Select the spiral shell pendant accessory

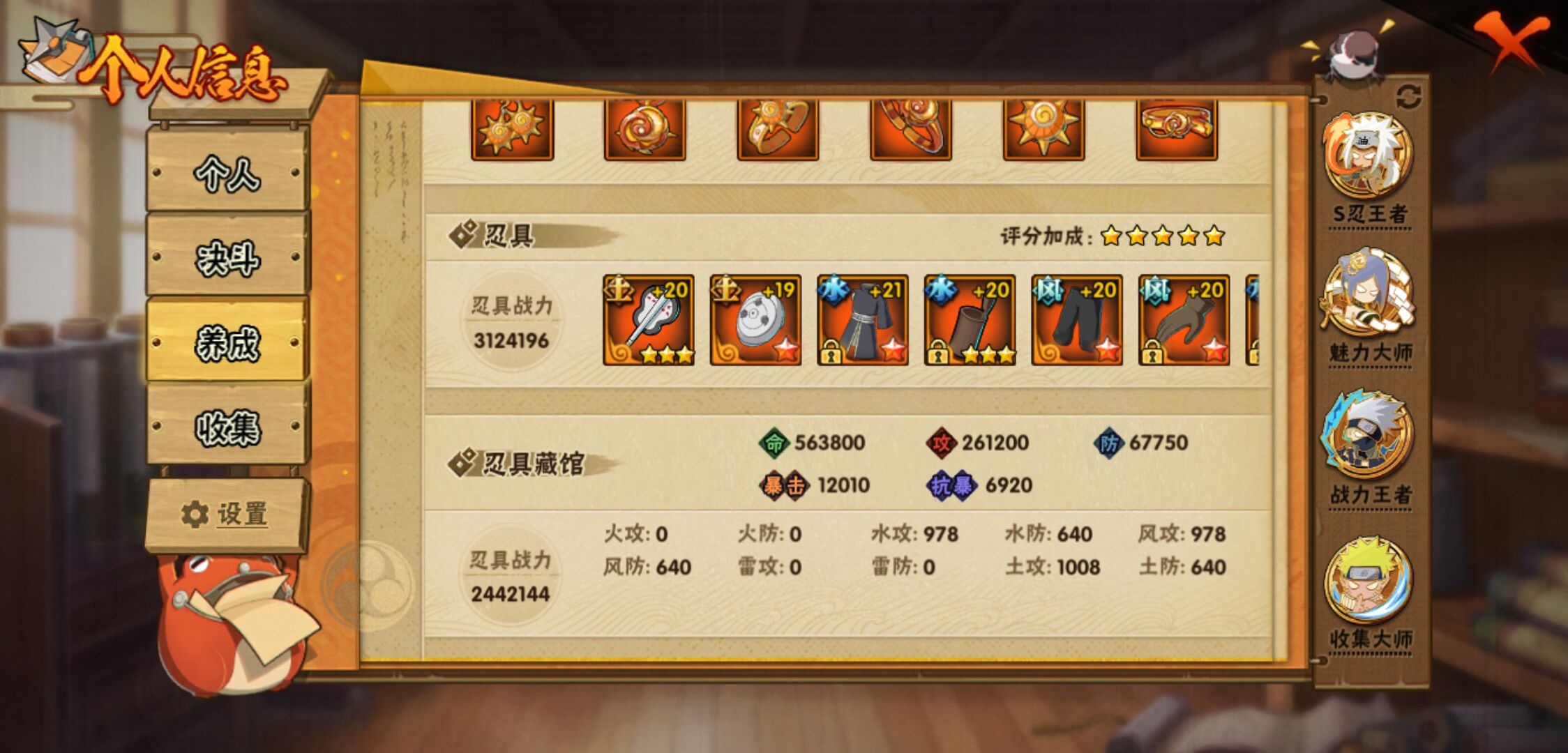tap(645, 129)
